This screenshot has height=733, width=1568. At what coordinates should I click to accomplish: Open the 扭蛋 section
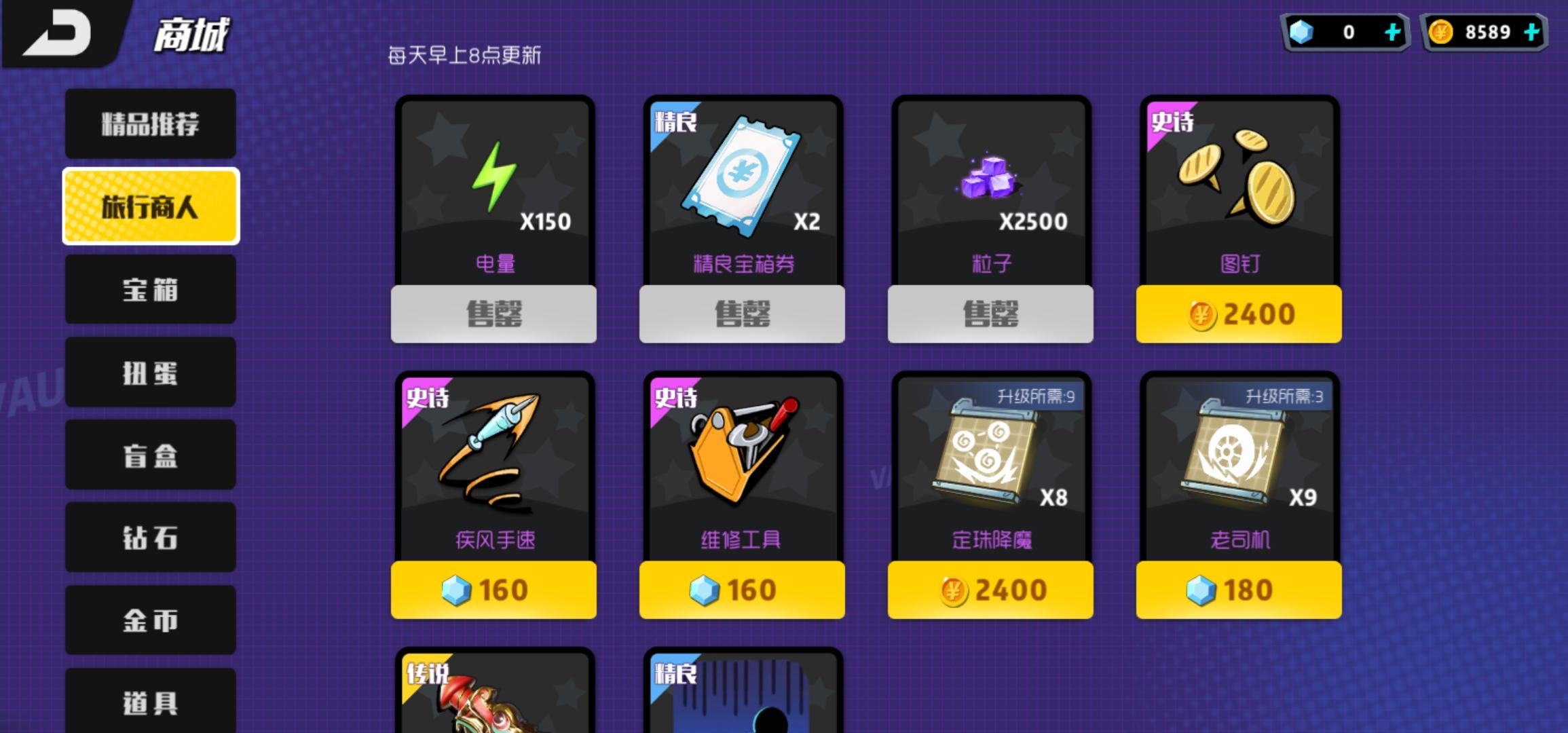151,372
